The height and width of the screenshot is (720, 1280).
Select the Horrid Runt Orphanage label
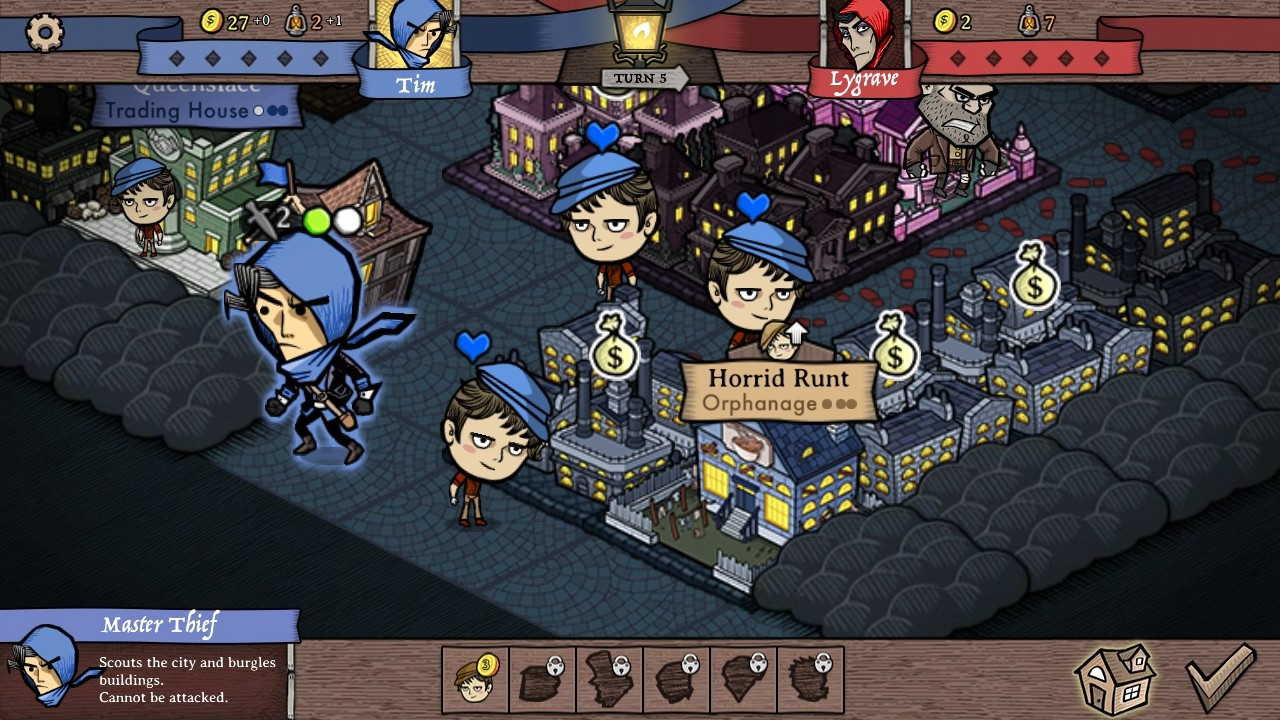(x=778, y=390)
